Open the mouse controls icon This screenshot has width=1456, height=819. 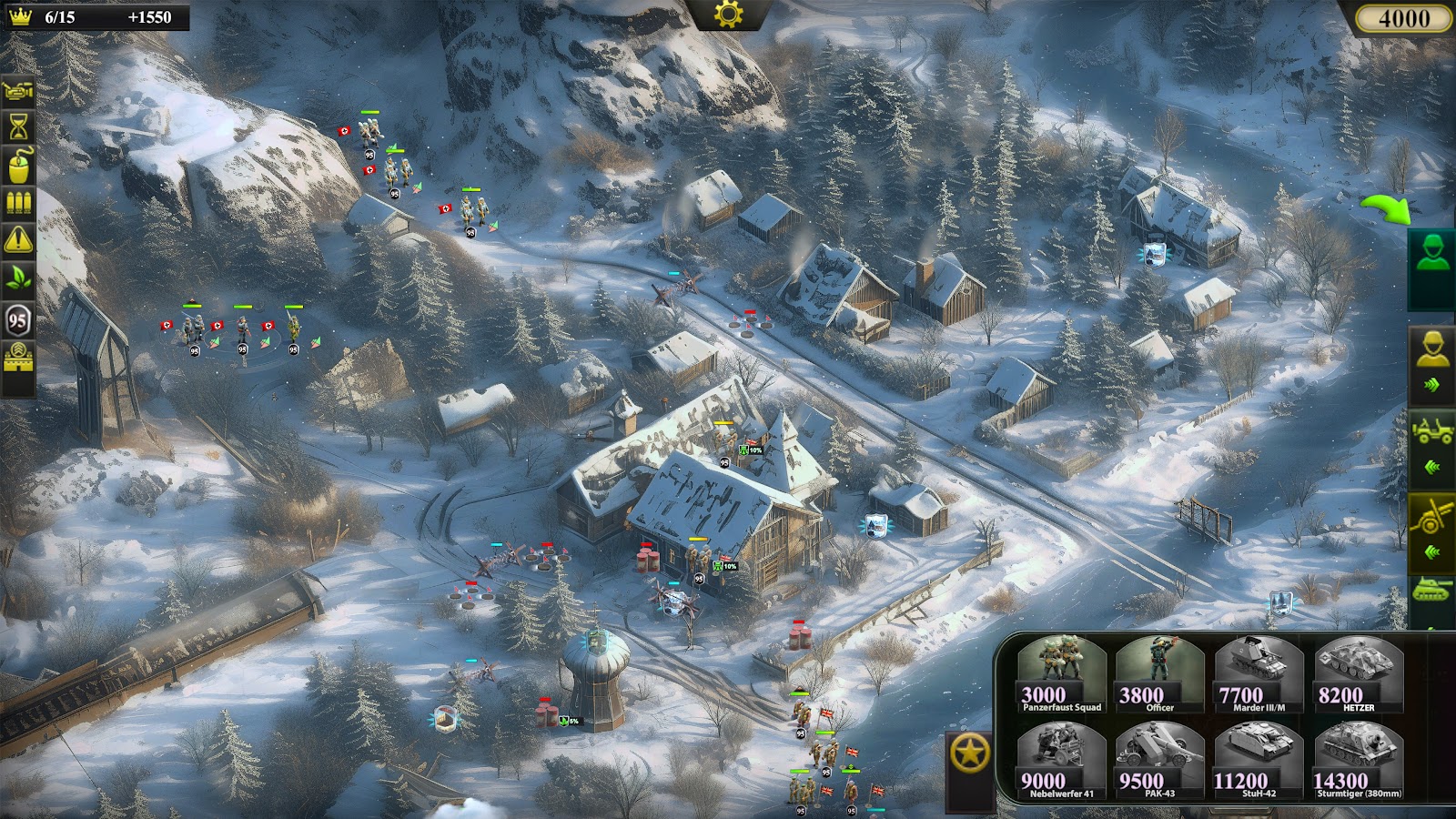[19, 166]
